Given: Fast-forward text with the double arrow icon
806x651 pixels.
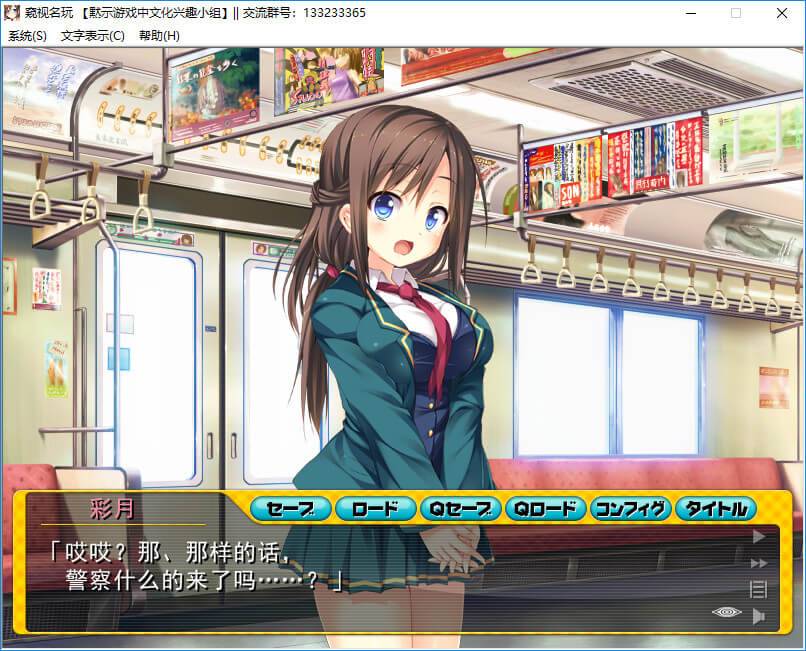Looking at the screenshot, I should (x=758, y=563).
